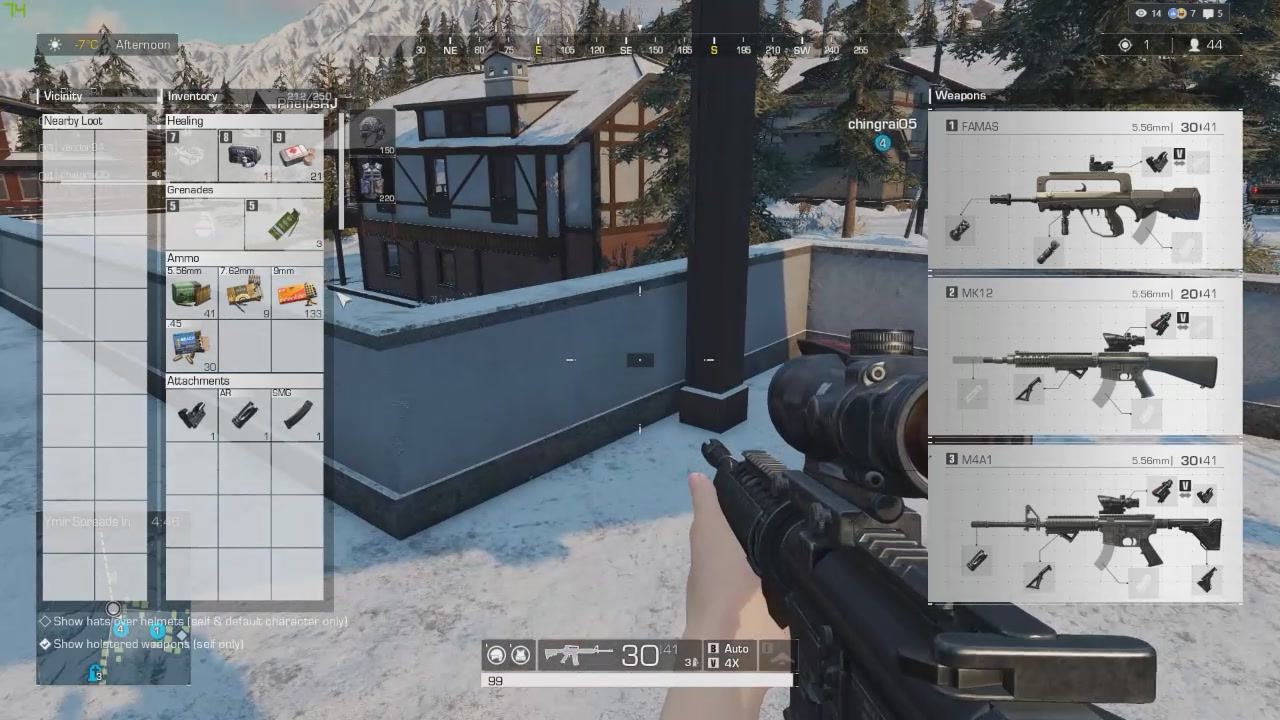Screen dimensions: 1280x720
Task: Select the 5.56mm ammo box
Action: (190, 293)
